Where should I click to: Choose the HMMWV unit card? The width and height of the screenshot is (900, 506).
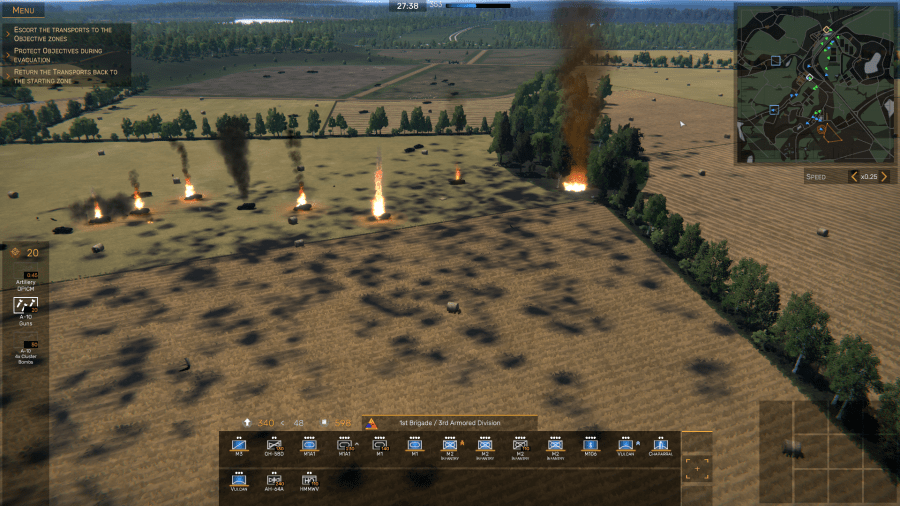click(x=309, y=482)
